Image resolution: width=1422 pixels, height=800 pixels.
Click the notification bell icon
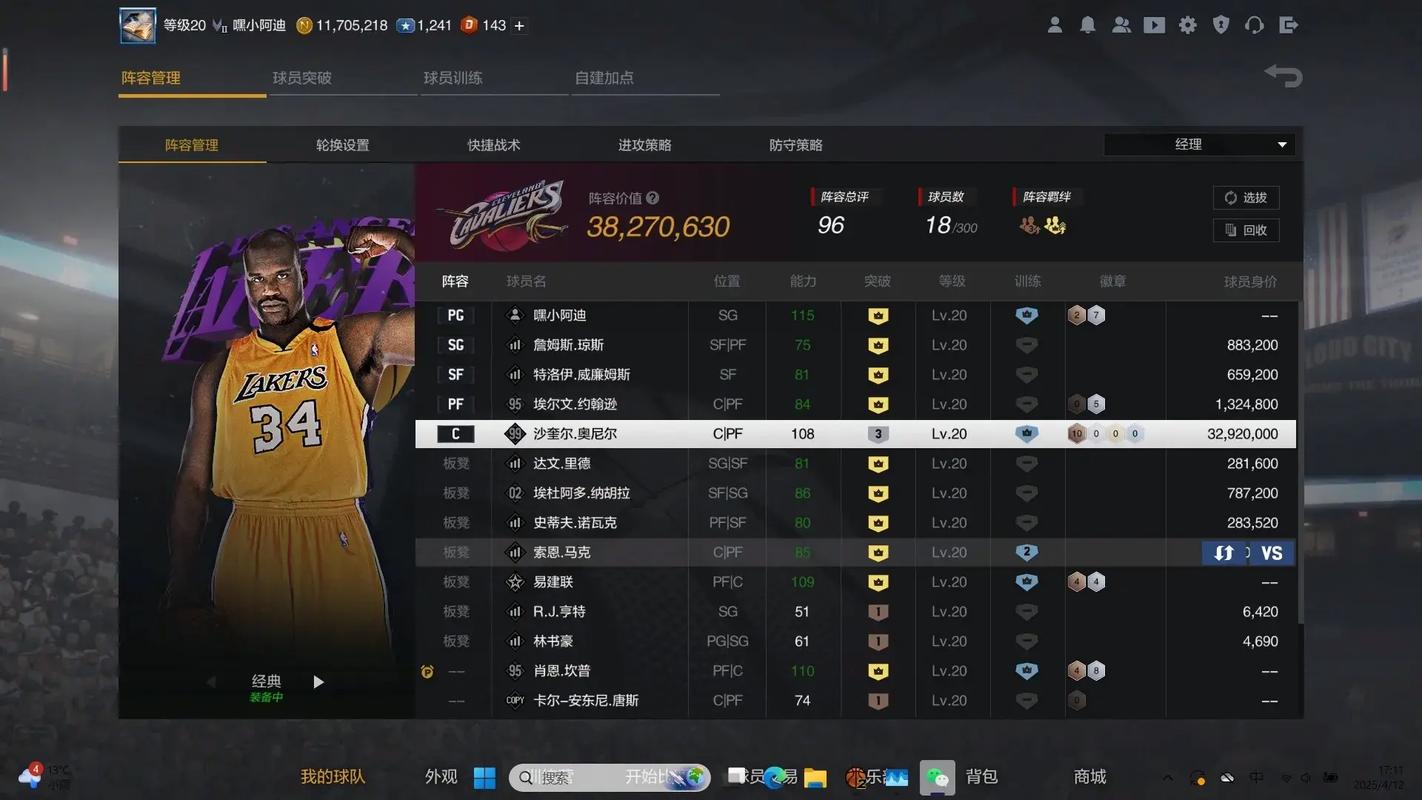1088,24
